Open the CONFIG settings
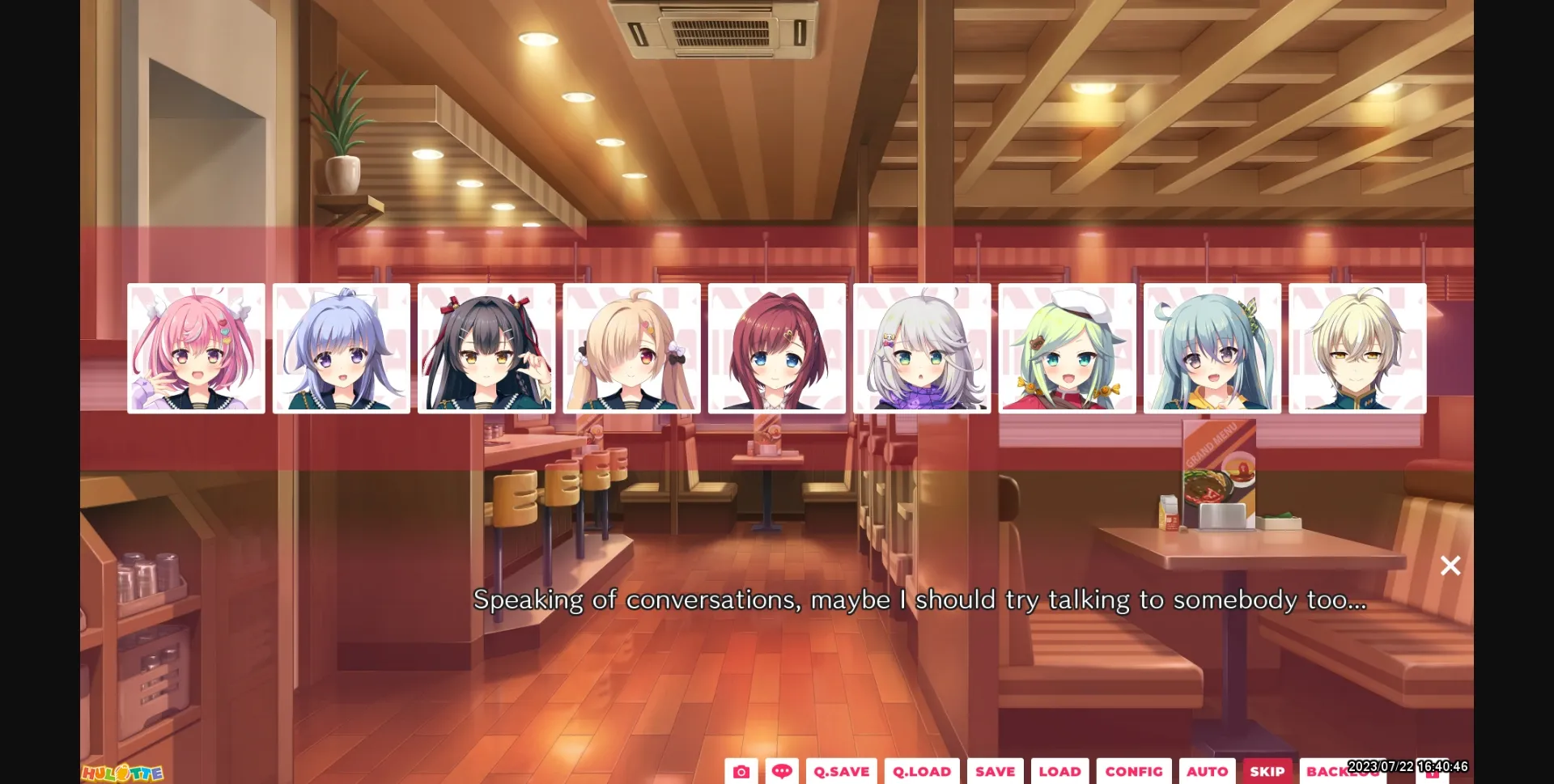This screenshot has width=1554, height=784. click(x=1133, y=771)
